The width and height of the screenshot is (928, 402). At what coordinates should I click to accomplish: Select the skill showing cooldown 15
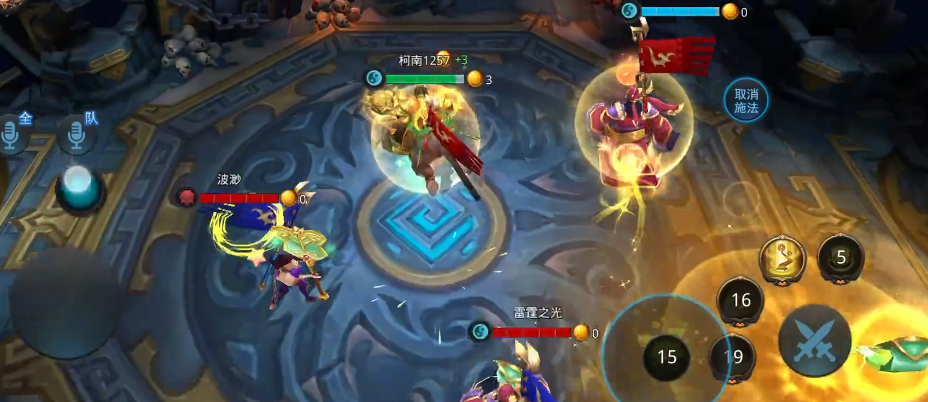(666, 356)
